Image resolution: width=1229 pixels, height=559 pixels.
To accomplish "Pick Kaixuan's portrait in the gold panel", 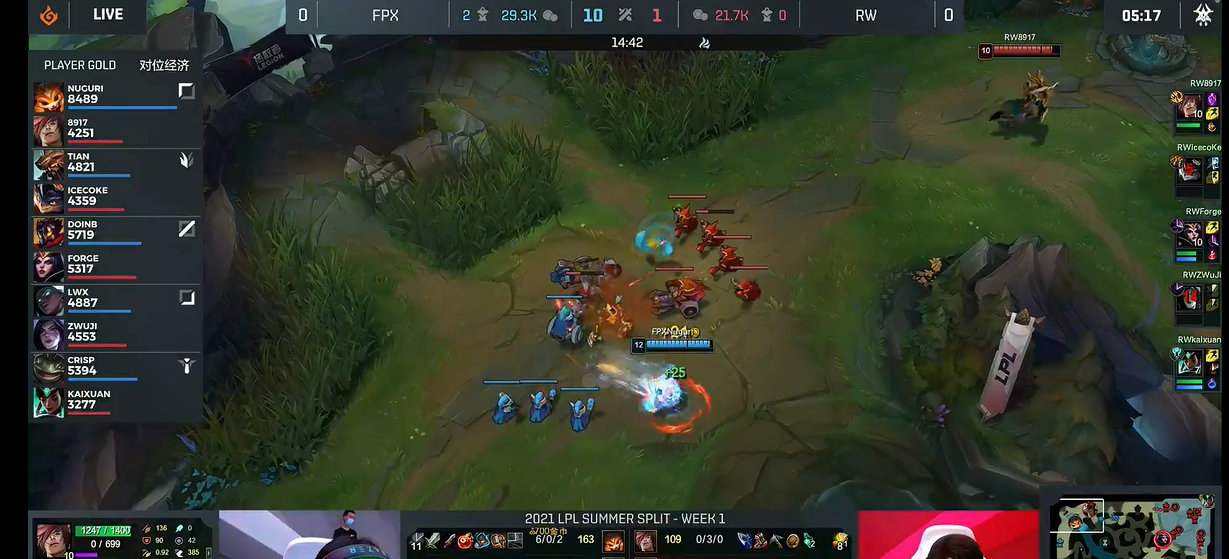I will 48,402.
